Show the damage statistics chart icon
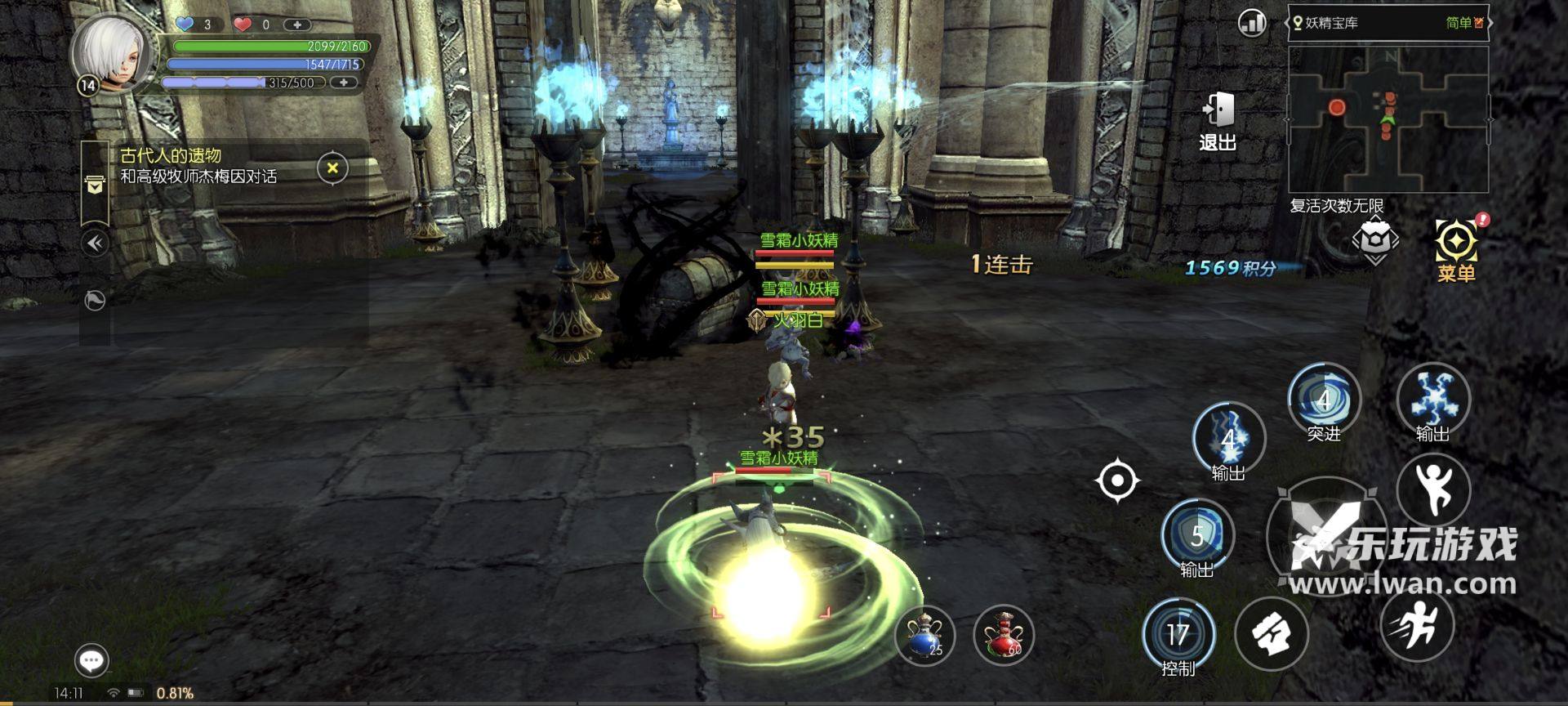 [1252, 23]
